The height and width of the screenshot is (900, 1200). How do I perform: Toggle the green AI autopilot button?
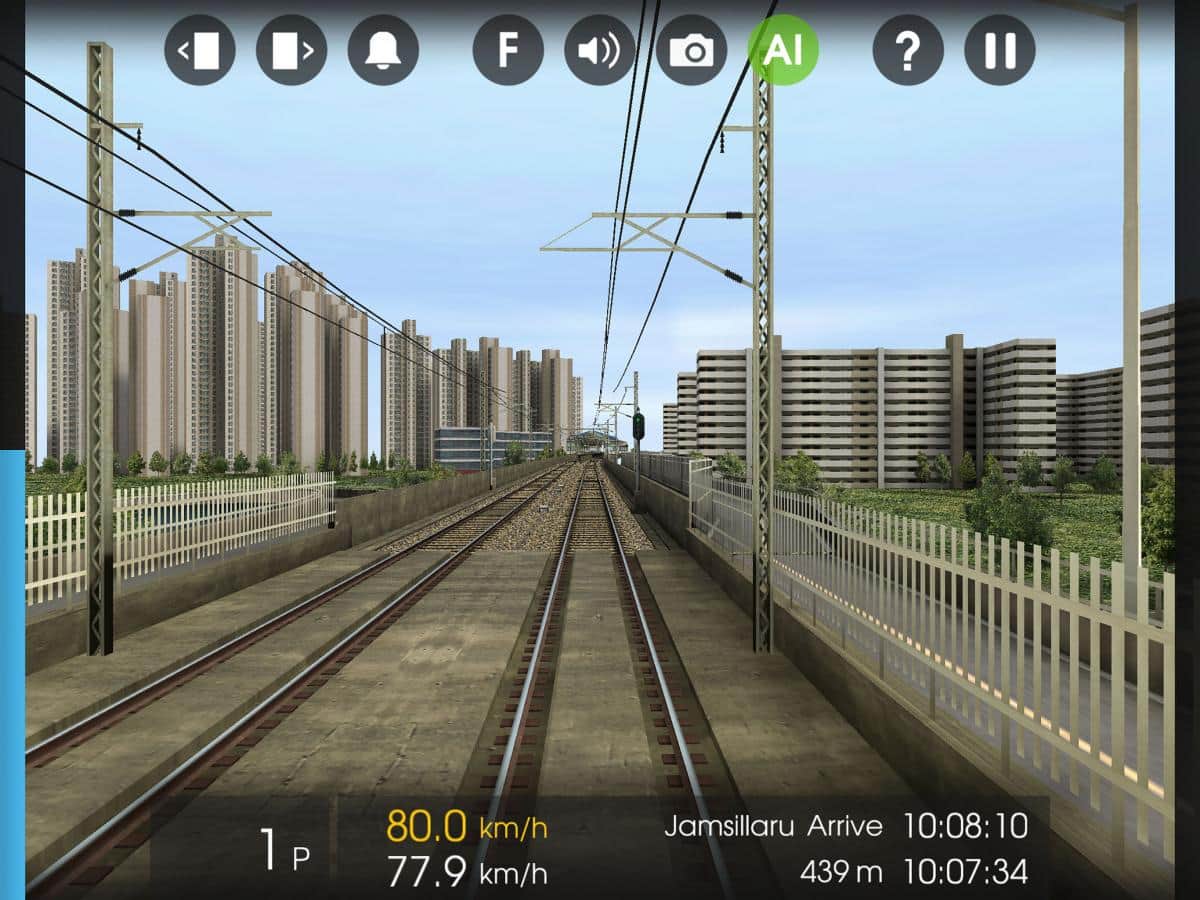point(783,50)
